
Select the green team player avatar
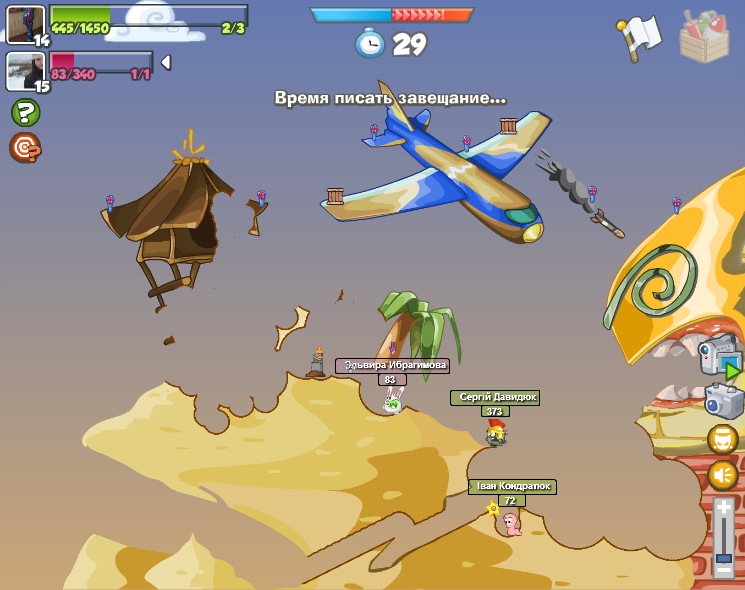26,24
